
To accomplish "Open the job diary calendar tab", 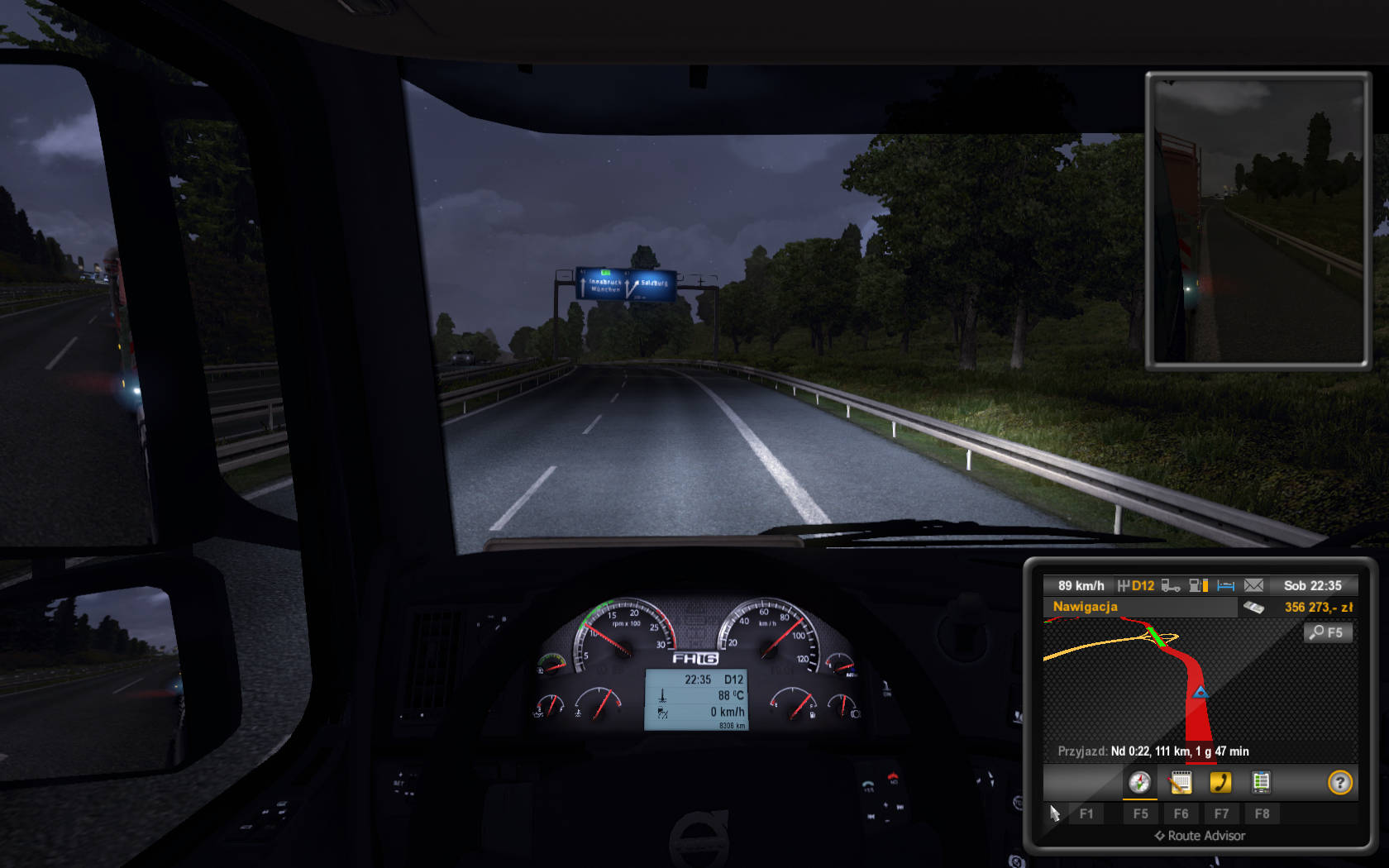I will 1181,782.
